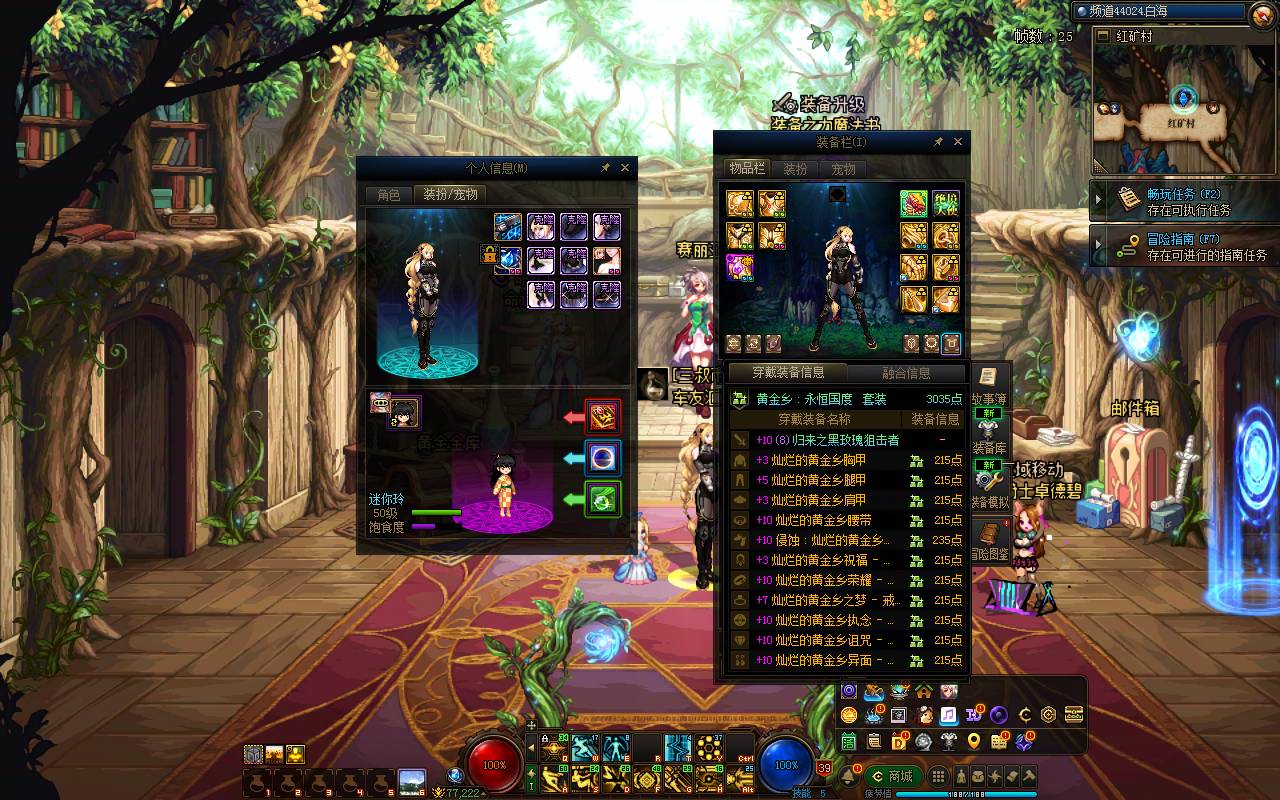Switch to the 融合信息 tab
The height and width of the screenshot is (800, 1280).
[906, 373]
